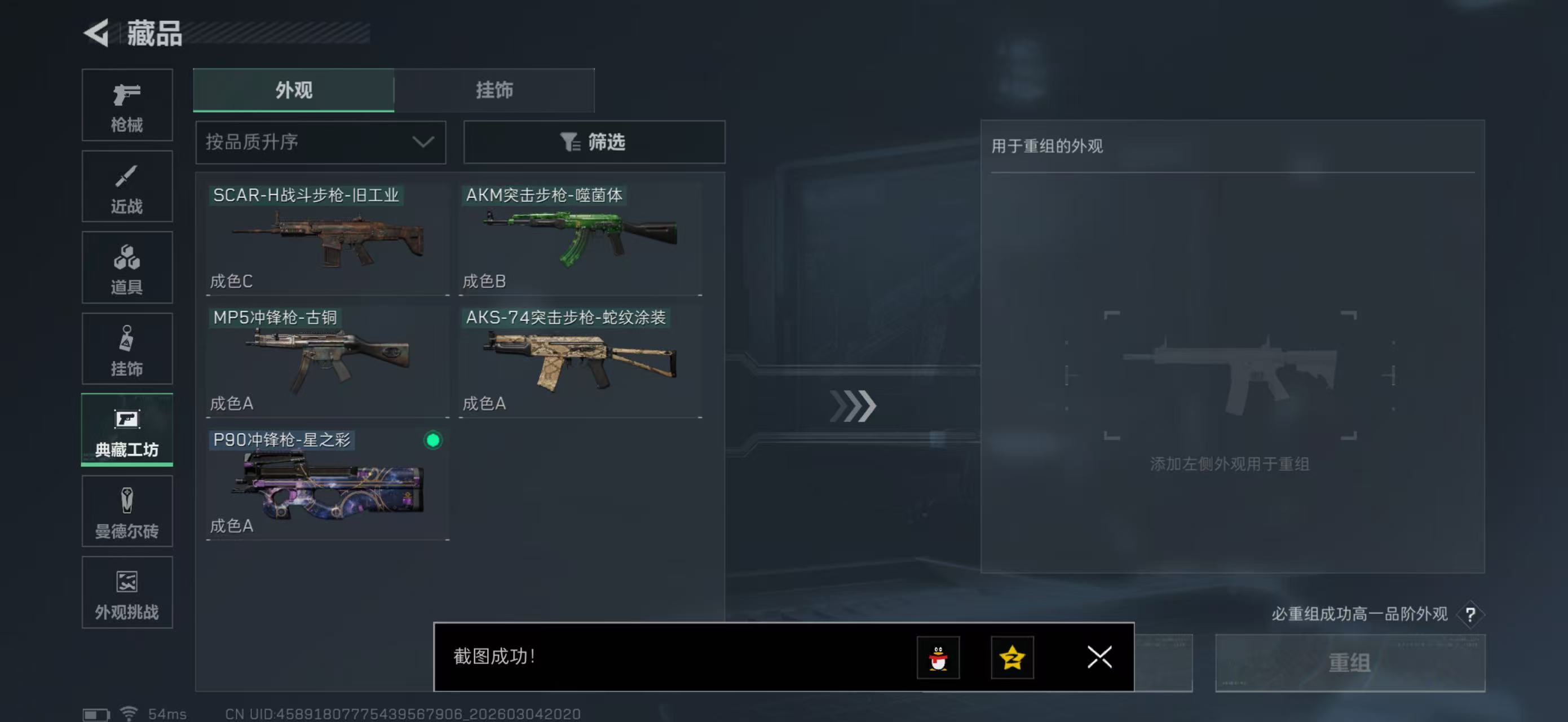Select the 近战 weapons category
The width and height of the screenshot is (1568, 722).
pos(127,186)
